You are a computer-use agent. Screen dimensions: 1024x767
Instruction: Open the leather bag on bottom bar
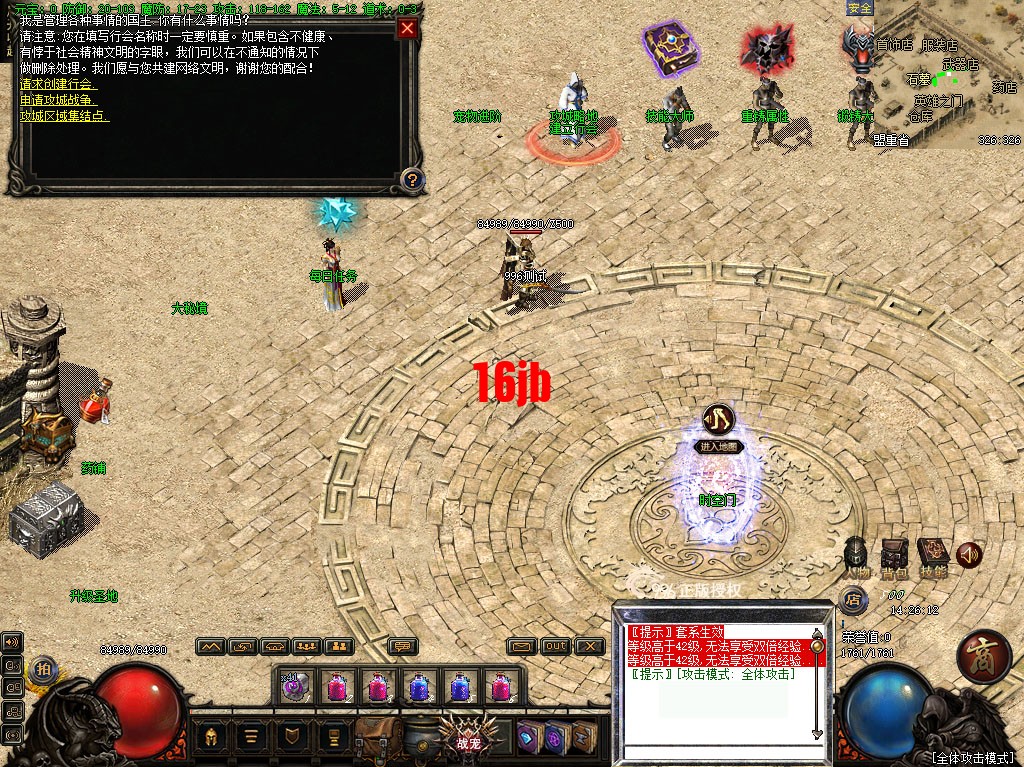coord(379,738)
